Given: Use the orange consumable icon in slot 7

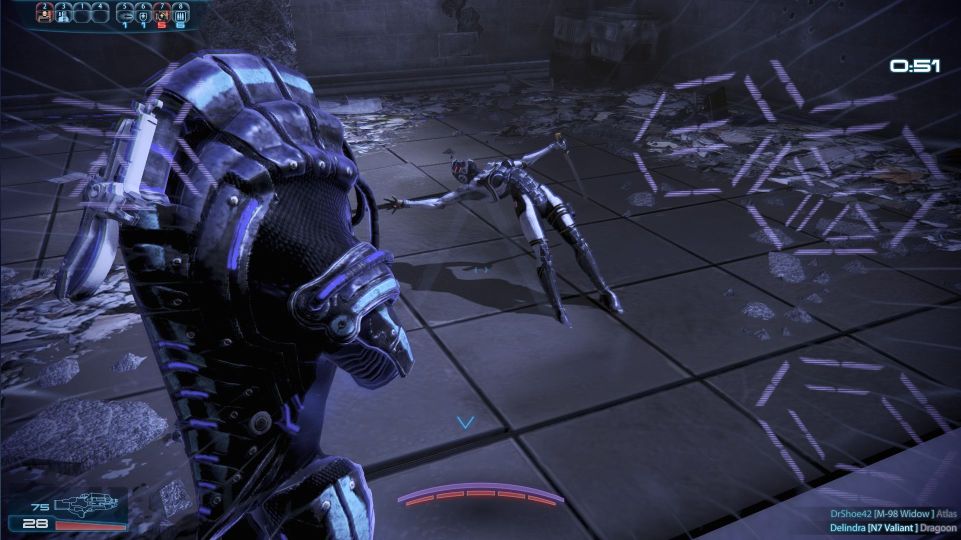Looking at the screenshot, I should point(162,15).
